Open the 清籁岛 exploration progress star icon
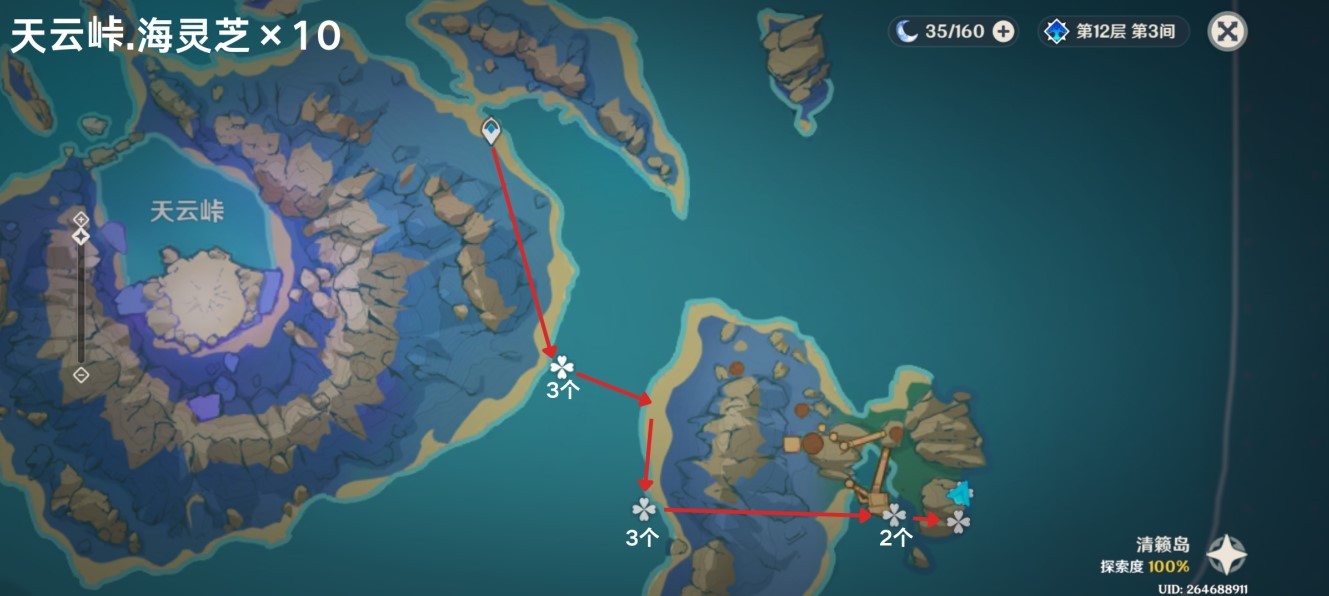1329x596 pixels. (x=1226, y=555)
